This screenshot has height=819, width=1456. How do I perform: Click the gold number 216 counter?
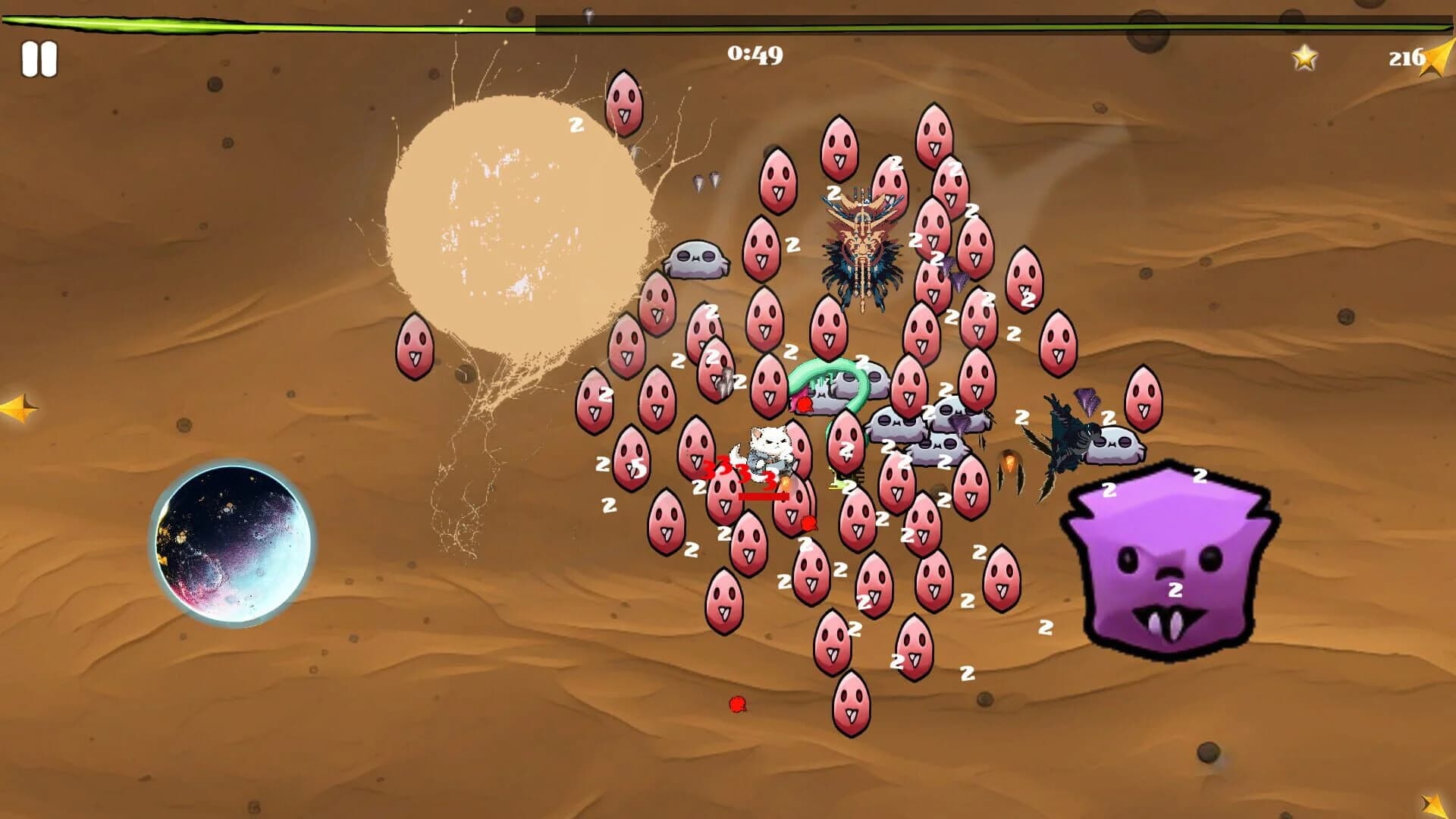point(1408,55)
